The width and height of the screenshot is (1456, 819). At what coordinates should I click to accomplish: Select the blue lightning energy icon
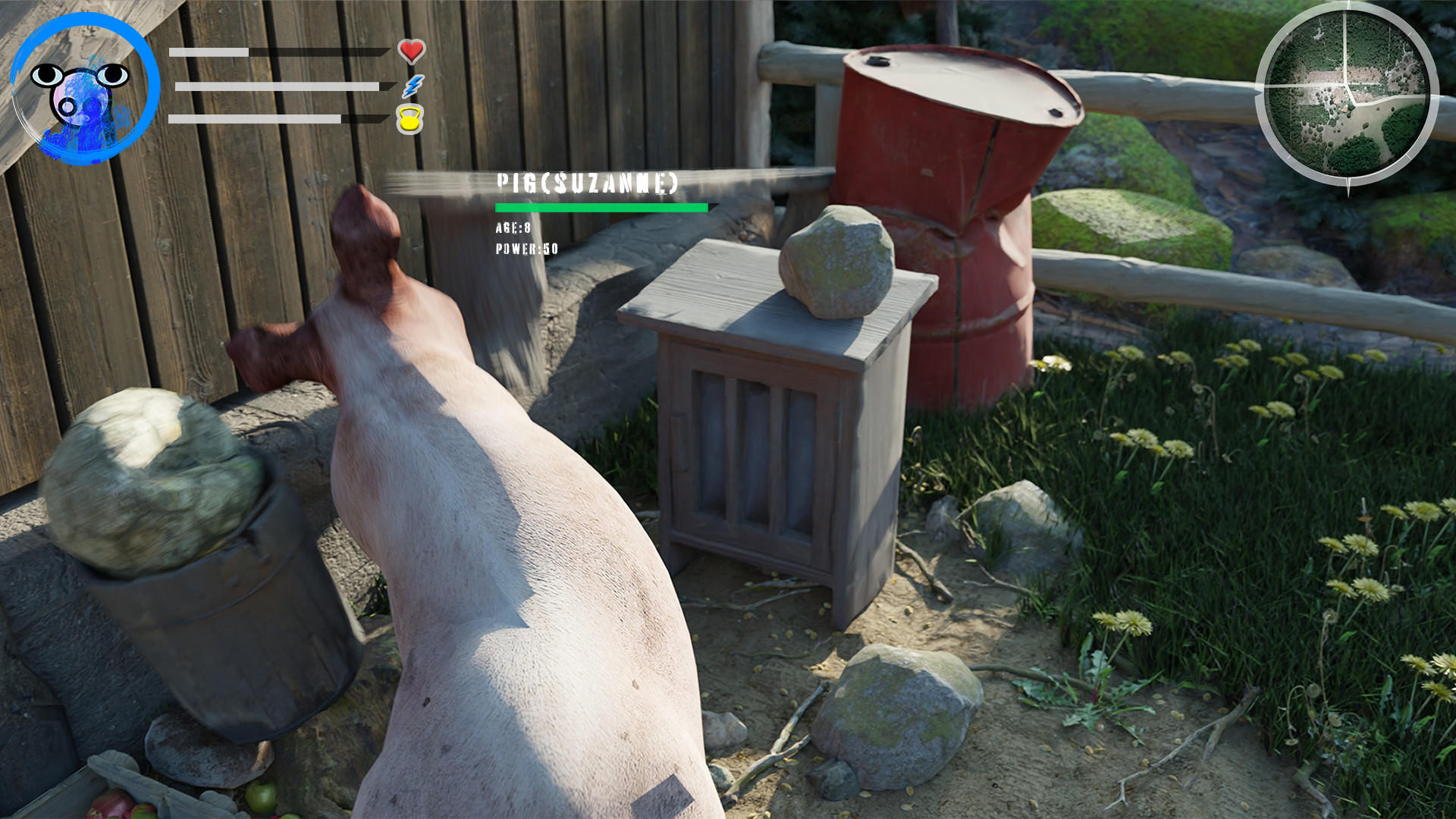[410, 86]
